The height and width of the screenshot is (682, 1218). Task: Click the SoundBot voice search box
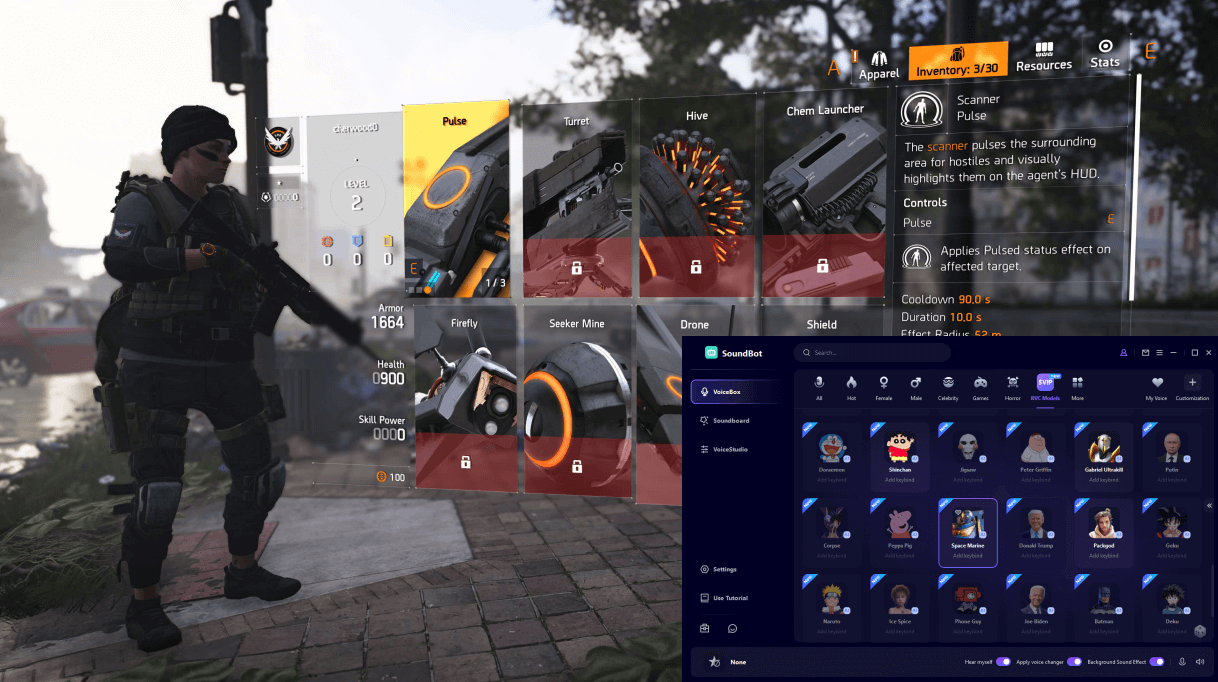click(x=875, y=353)
